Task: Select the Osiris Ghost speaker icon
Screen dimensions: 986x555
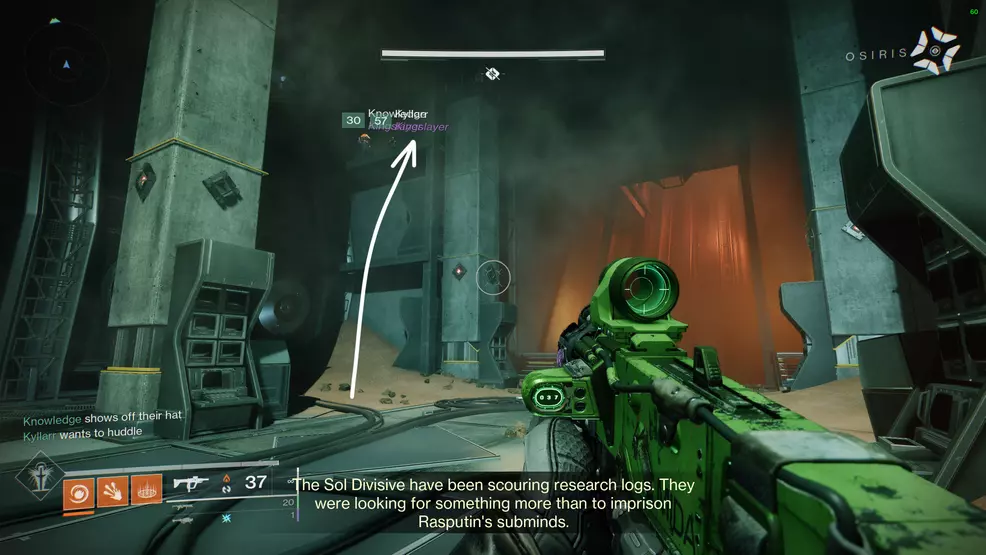Action: pyautogui.click(x=934, y=51)
